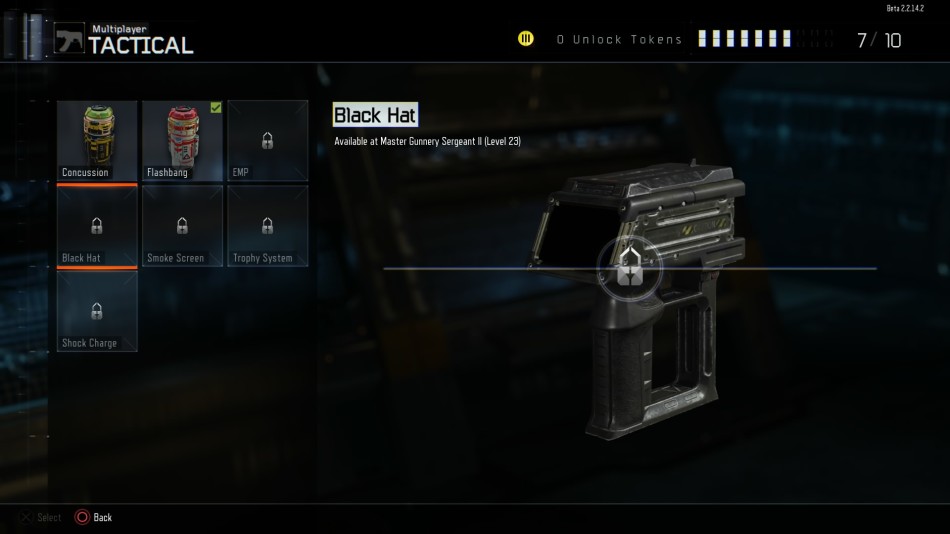The height and width of the screenshot is (534, 950).
Task: Select the locked Shock Charge tile
Action: click(97, 312)
